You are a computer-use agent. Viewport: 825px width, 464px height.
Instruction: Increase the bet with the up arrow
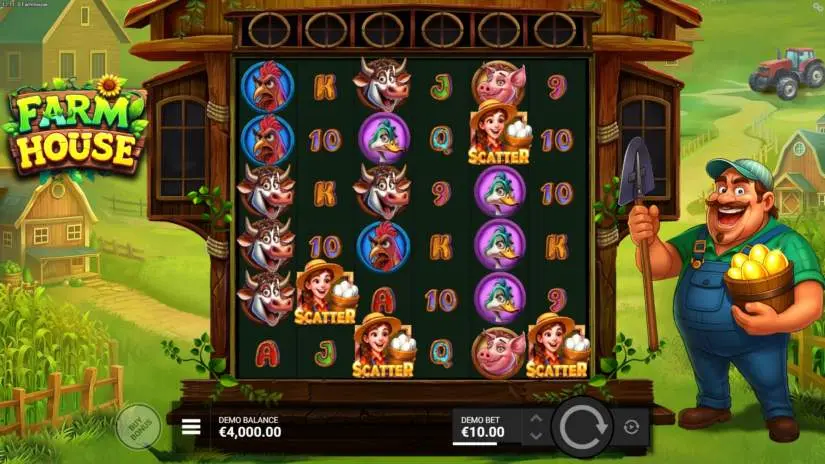point(535,418)
